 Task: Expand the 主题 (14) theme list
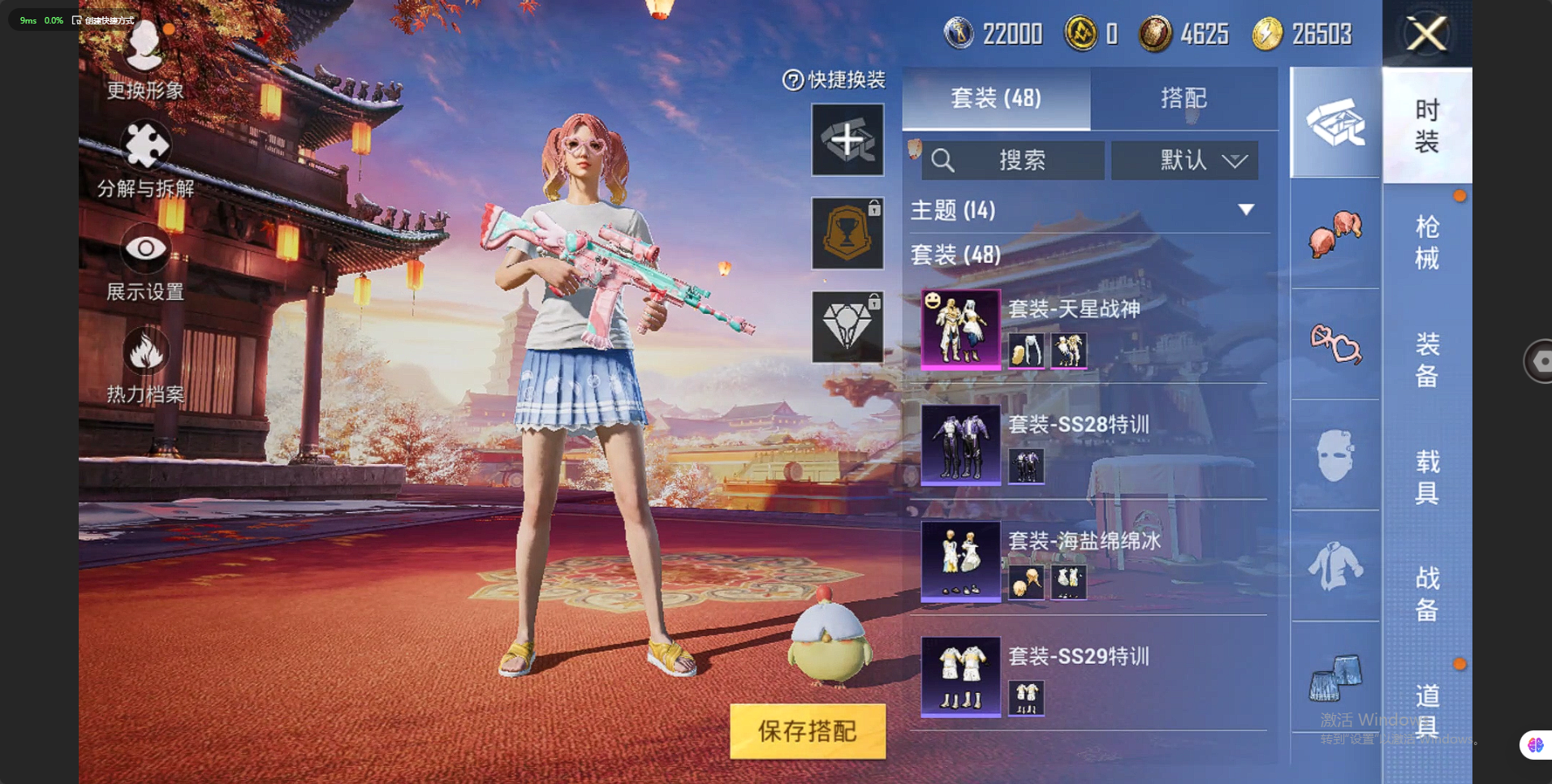pyautogui.click(x=1245, y=210)
